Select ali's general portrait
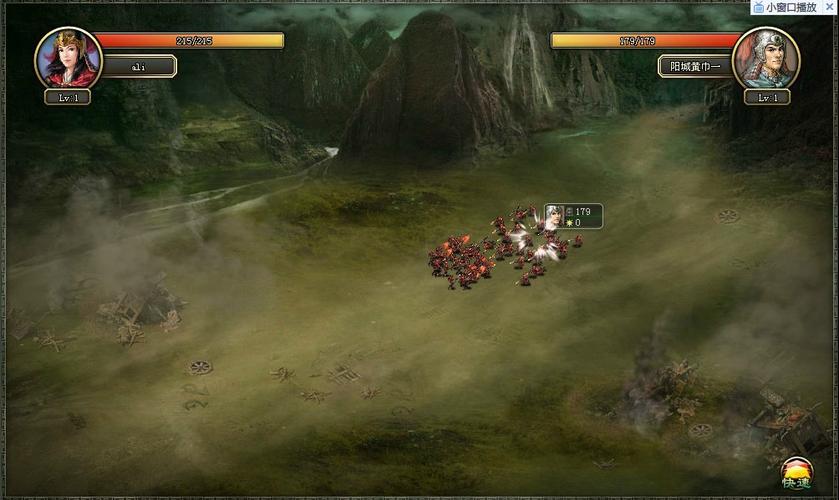The image size is (839, 500). tap(68, 58)
